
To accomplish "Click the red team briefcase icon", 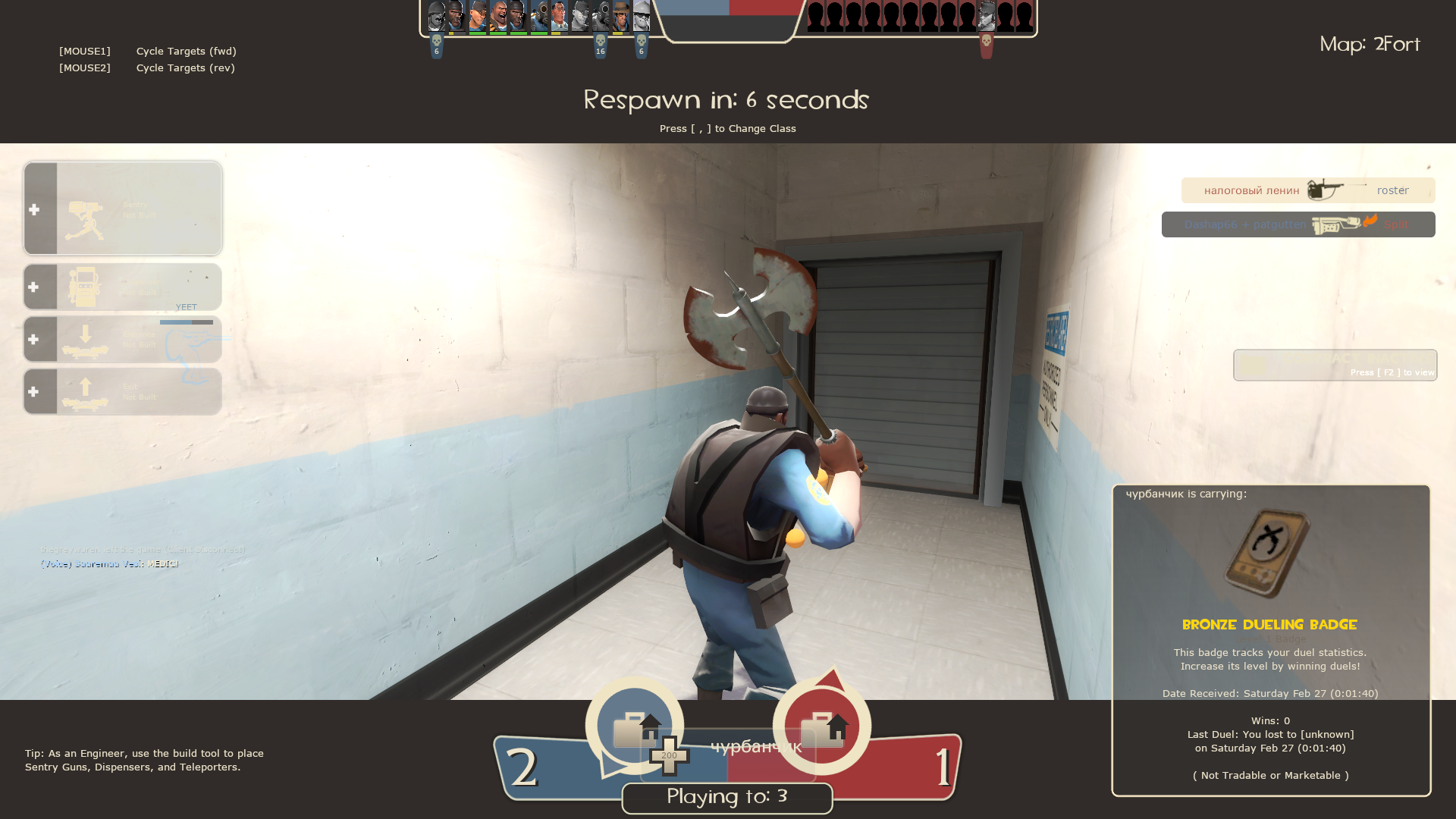I will pyautogui.click(x=824, y=724).
